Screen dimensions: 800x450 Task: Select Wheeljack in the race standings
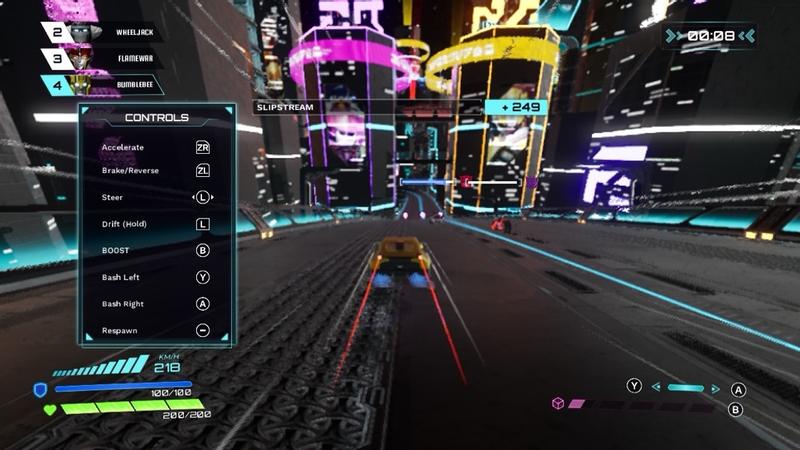coord(132,33)
